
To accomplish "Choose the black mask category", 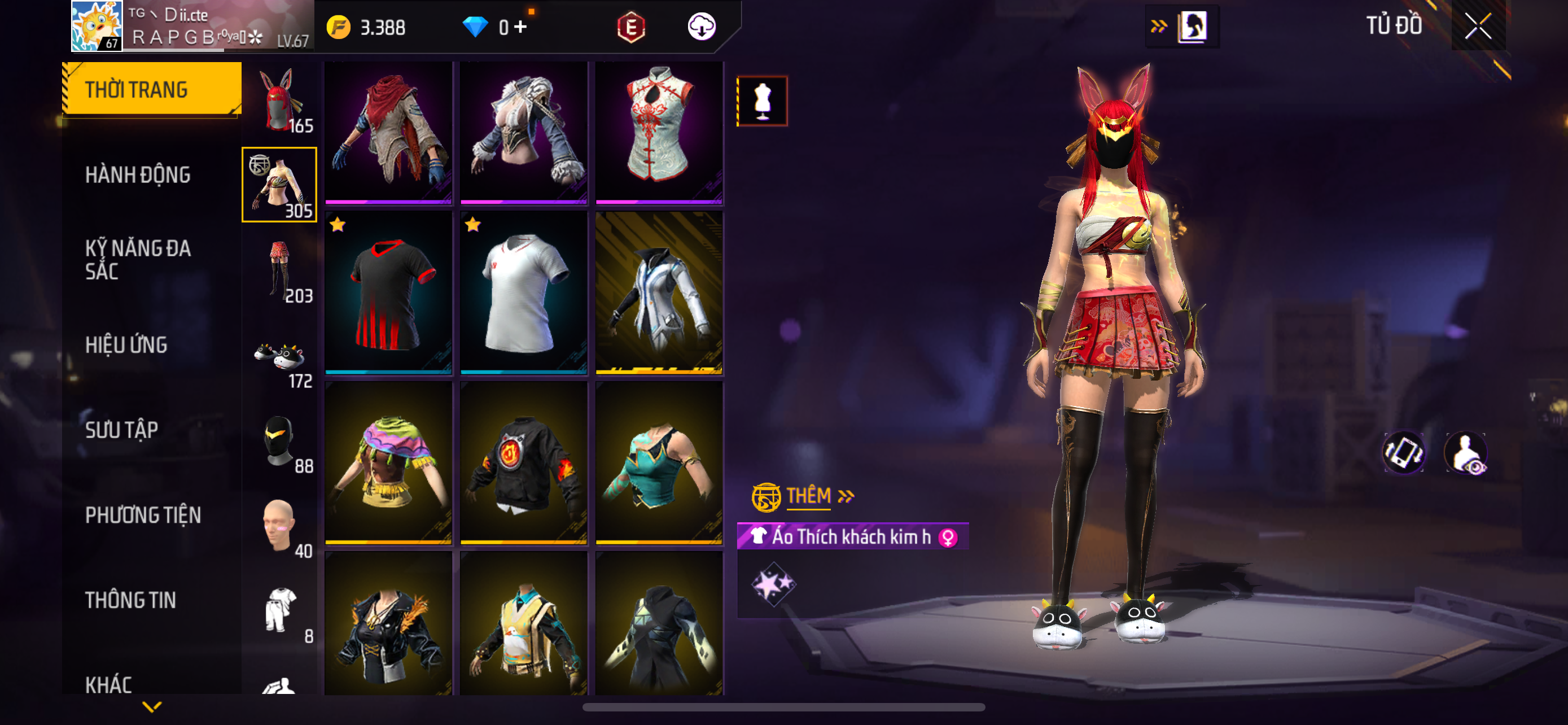I will tap(279, 441).
